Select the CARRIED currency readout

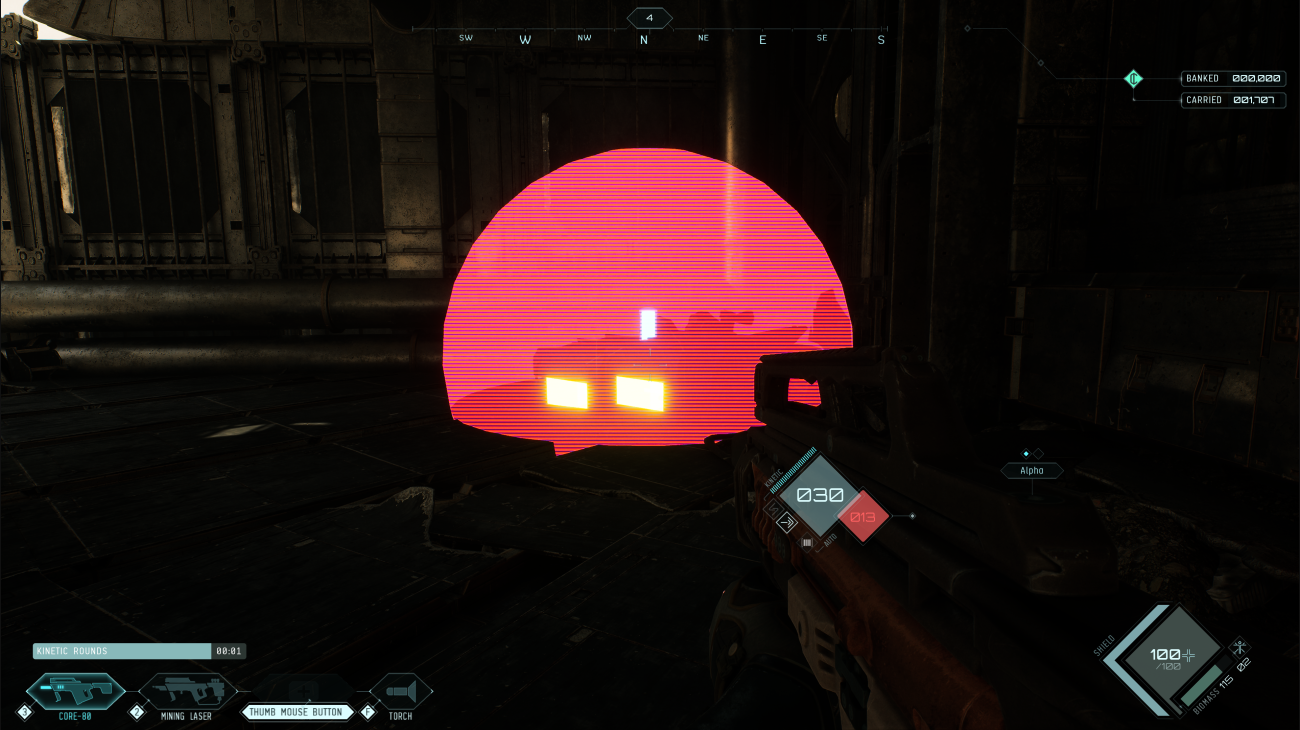(x=1233, y=100)
